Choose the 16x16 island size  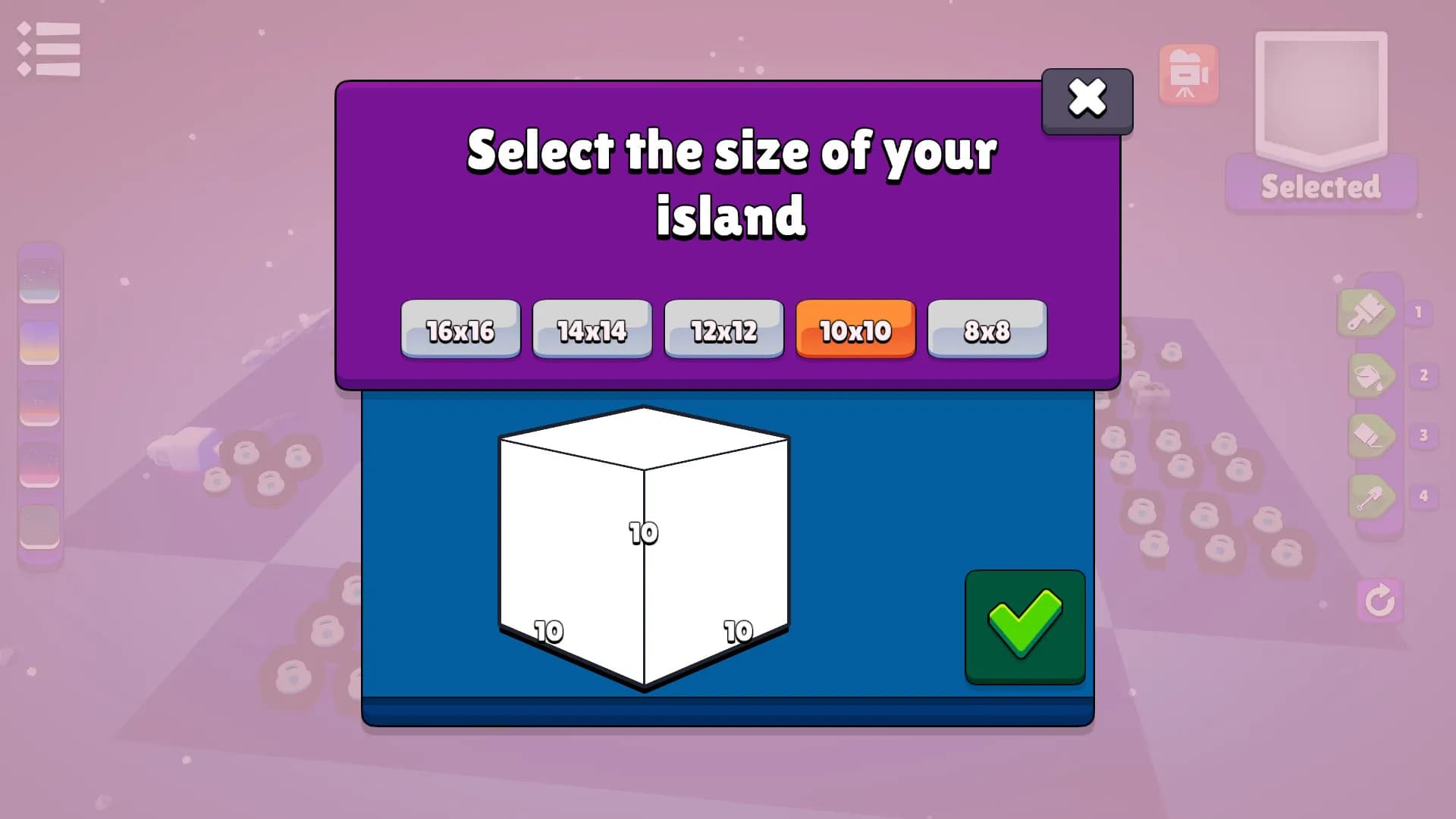(x=460, y=330)
